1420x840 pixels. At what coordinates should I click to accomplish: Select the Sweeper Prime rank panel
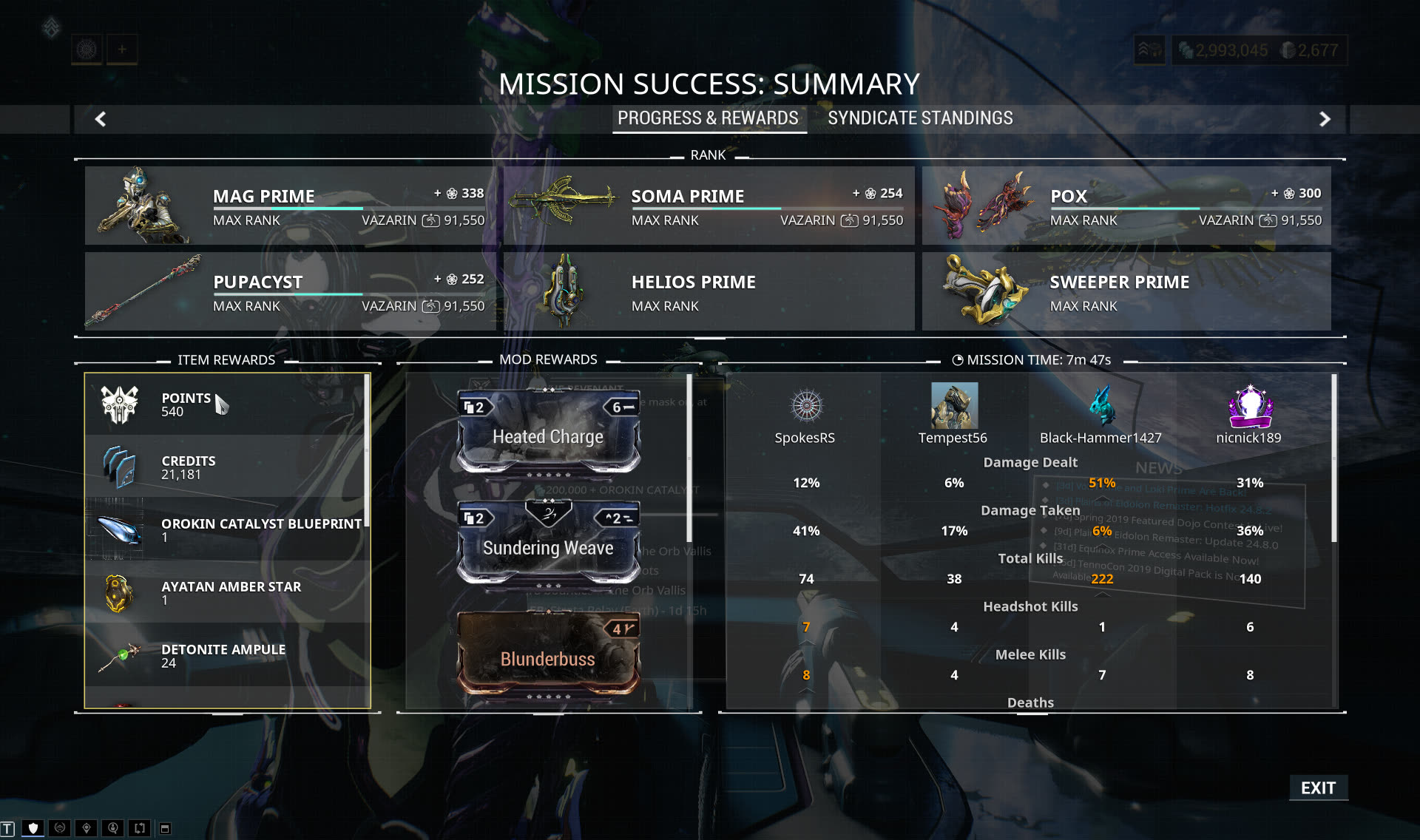point(1126,291)
